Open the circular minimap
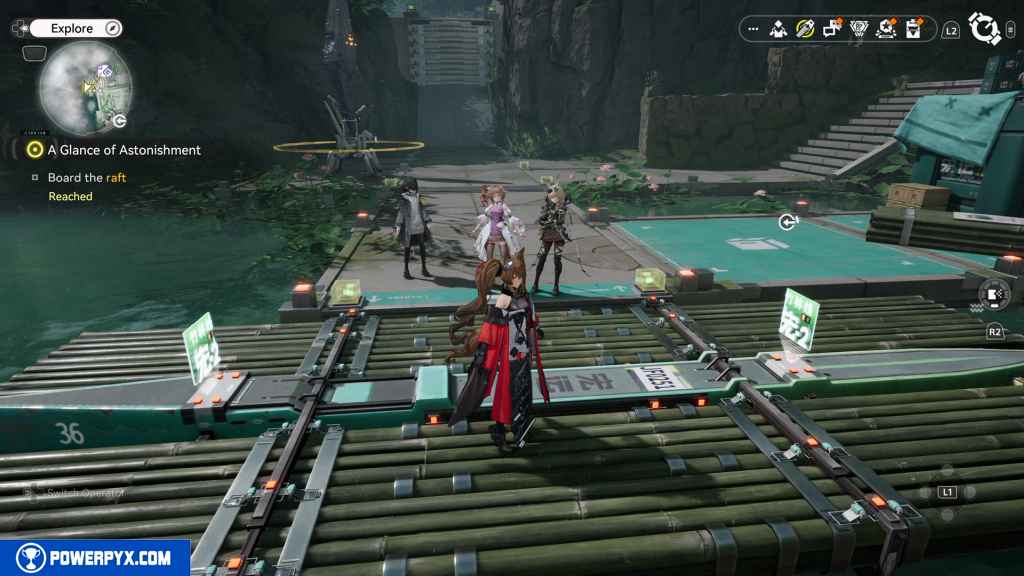The image size is (1024, 576). click(84, 87)
